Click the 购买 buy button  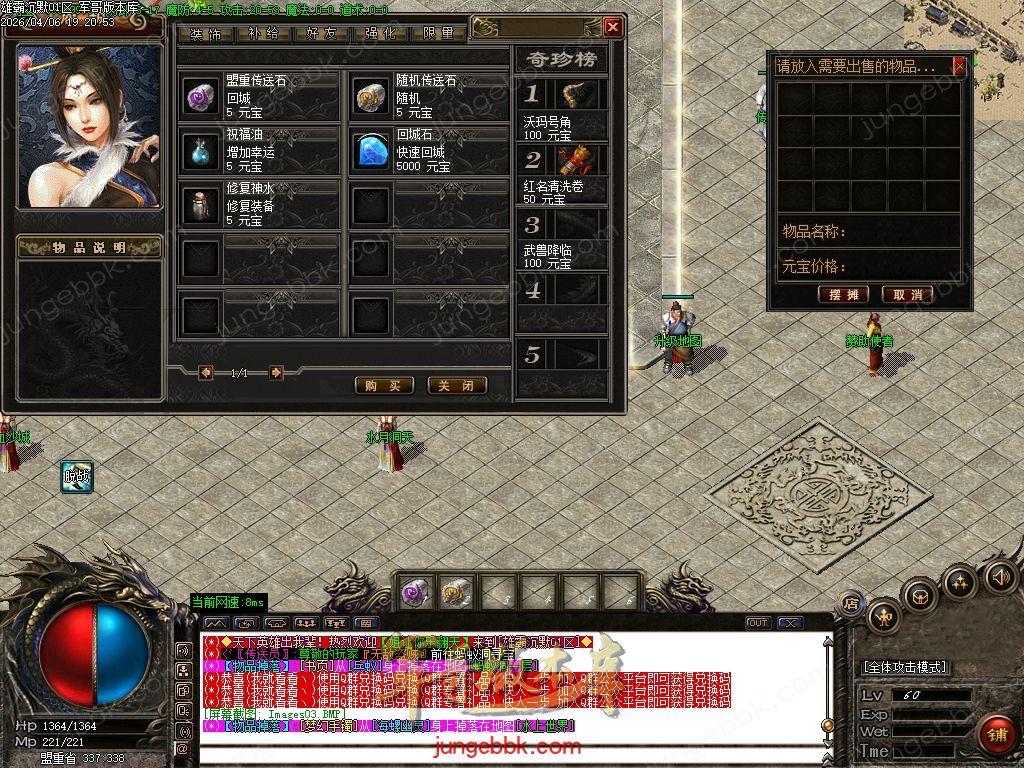coord(384,385)
